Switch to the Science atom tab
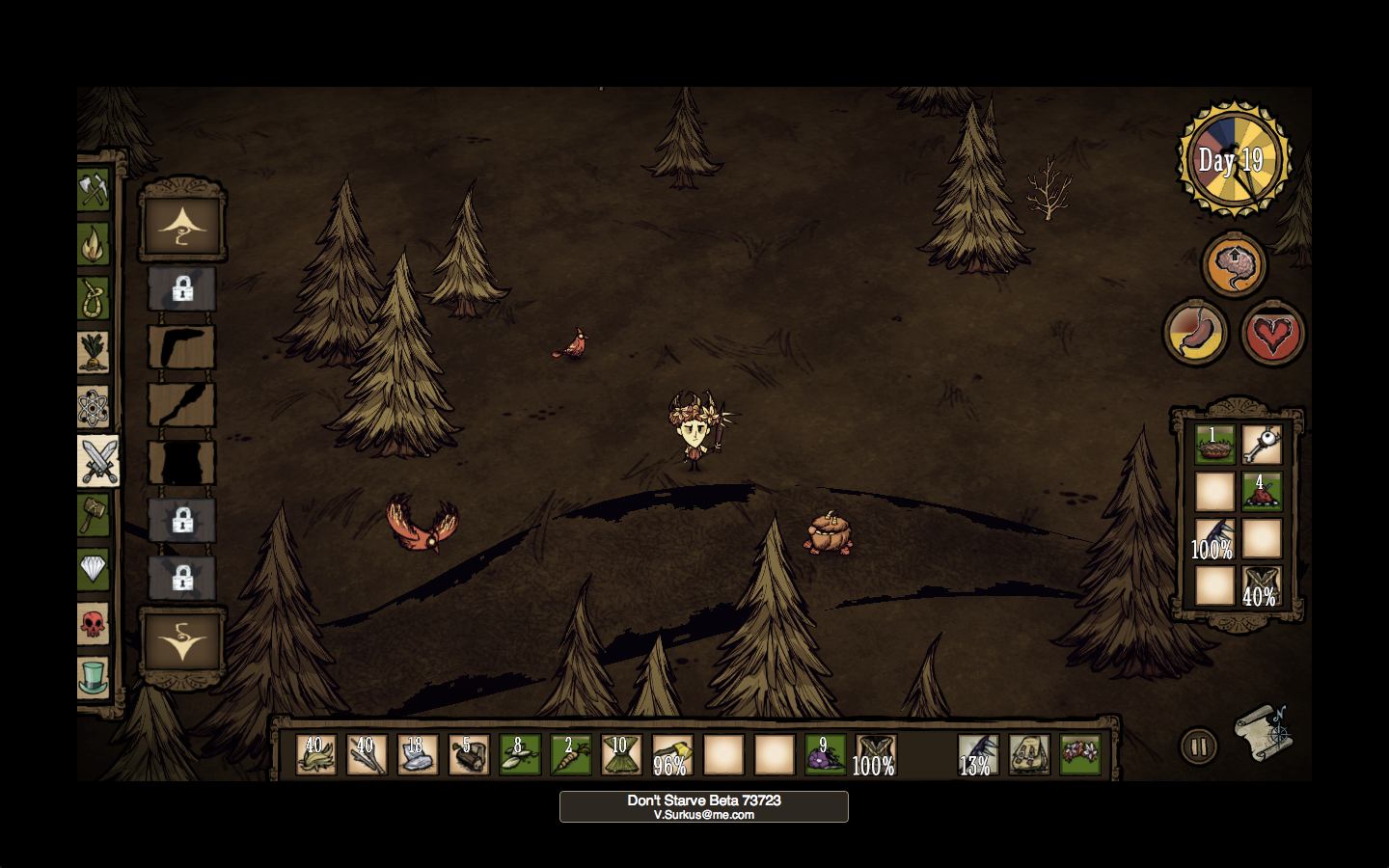1389x868 pixels. [93, 407]
